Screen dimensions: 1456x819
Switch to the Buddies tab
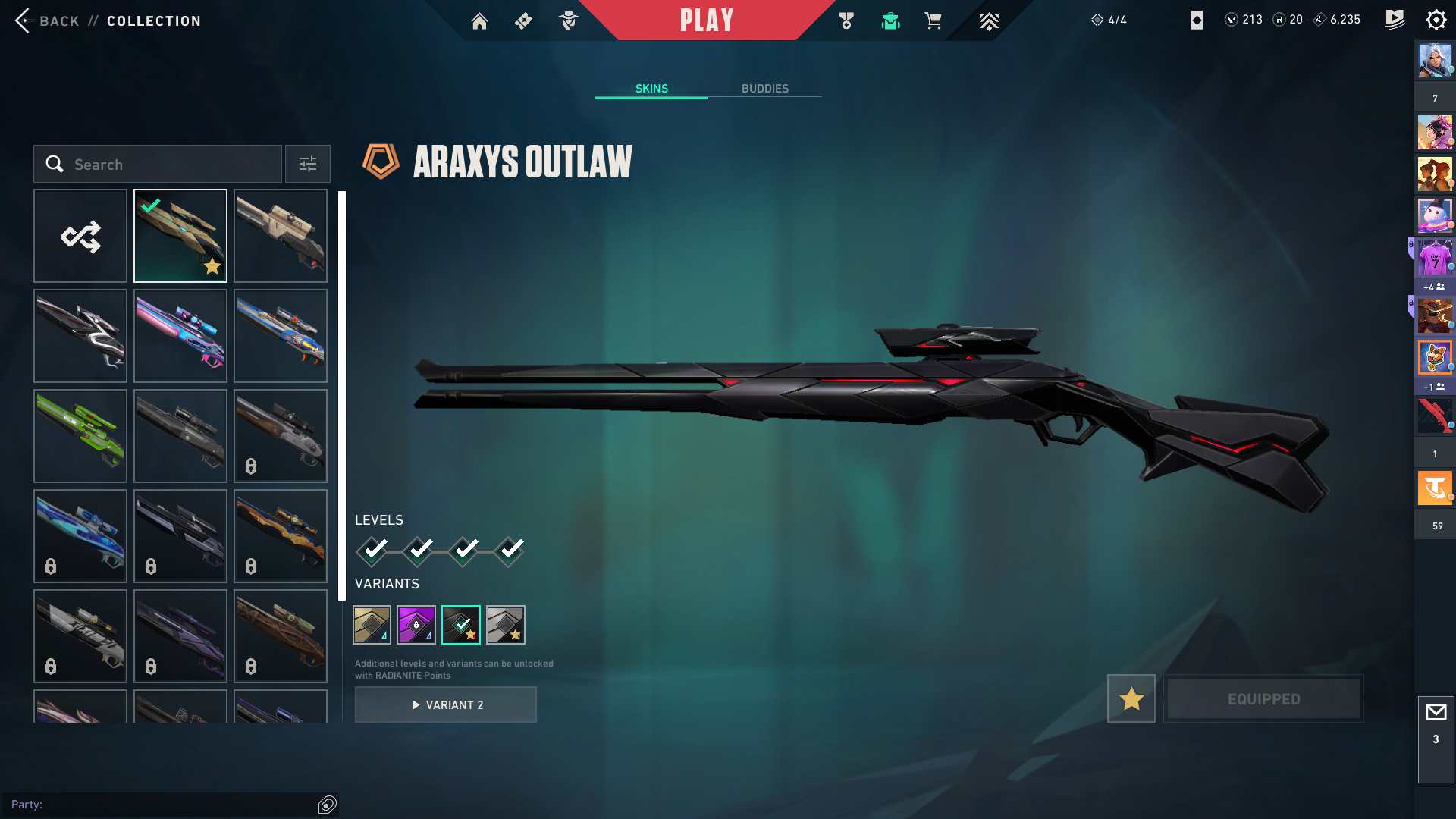(x=764, y=89)
